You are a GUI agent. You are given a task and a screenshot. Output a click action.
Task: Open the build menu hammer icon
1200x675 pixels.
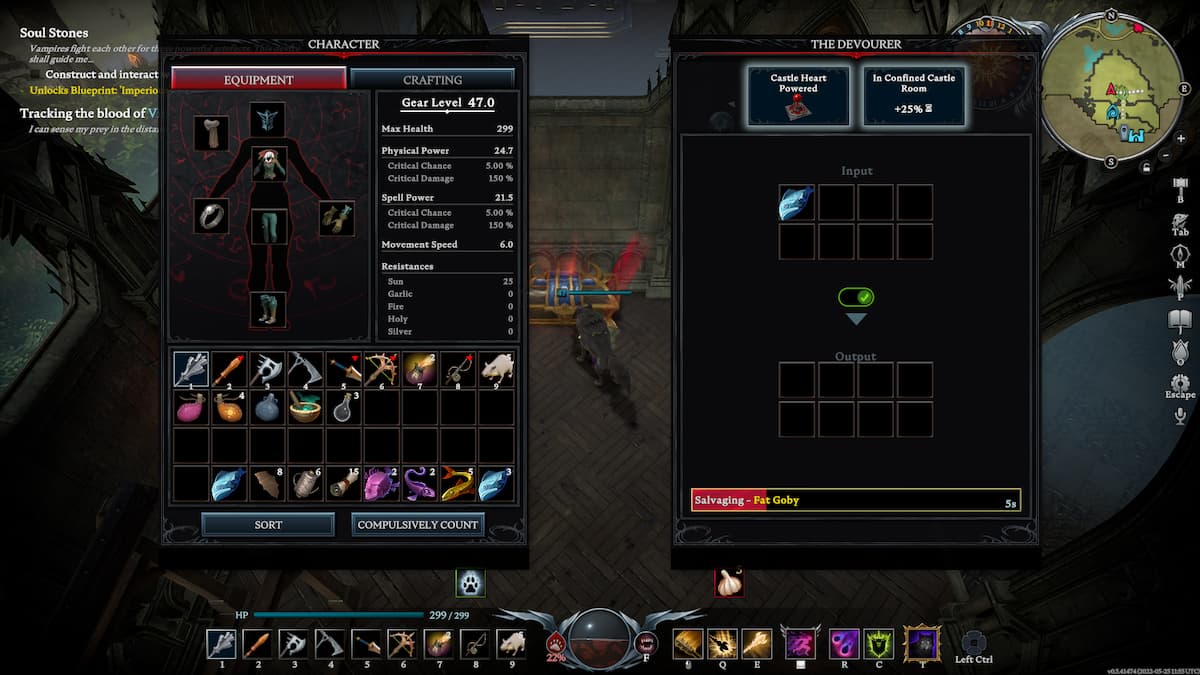[1180, 187]
